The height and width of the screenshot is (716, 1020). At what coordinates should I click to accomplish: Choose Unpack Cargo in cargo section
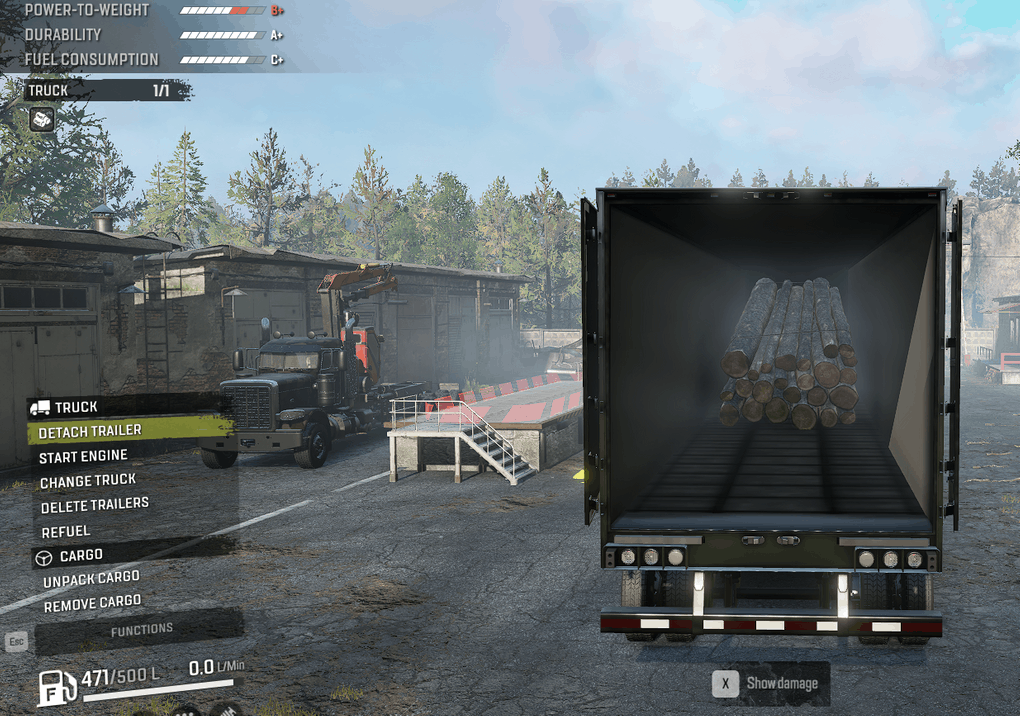click(91, 579)
